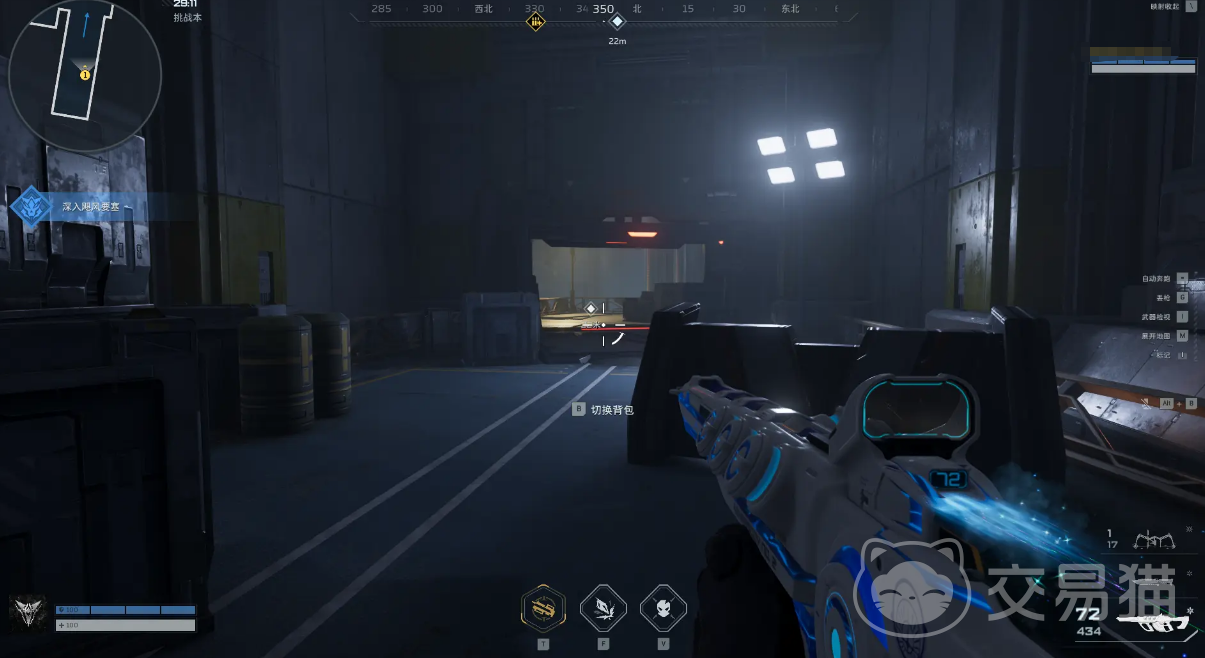Select the bow weapon slot

point(1153,541)
